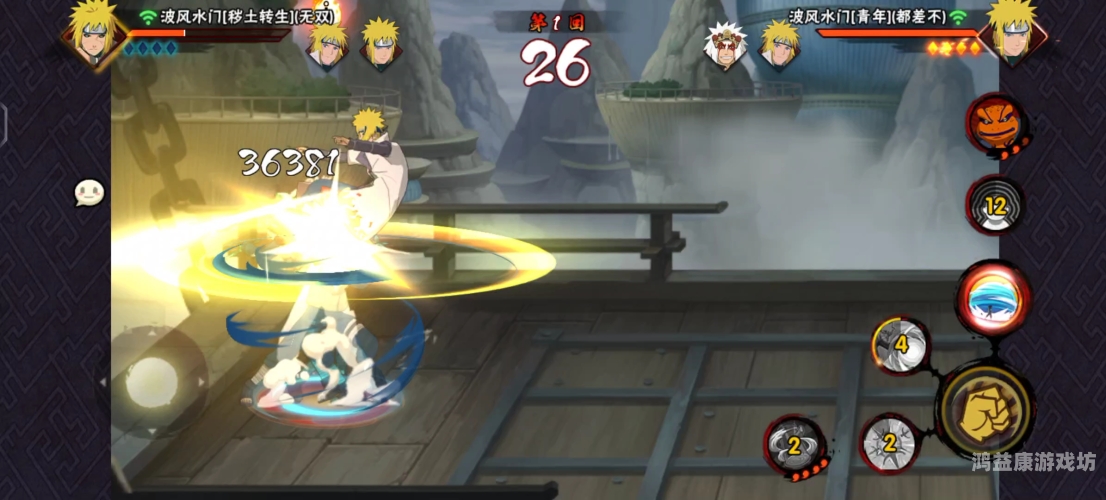This screenshot has height=500, width=1106.
Task: Tap the white-haired Jiraiya team portrait
Action: pyautogui.click(x=725, y=44)
